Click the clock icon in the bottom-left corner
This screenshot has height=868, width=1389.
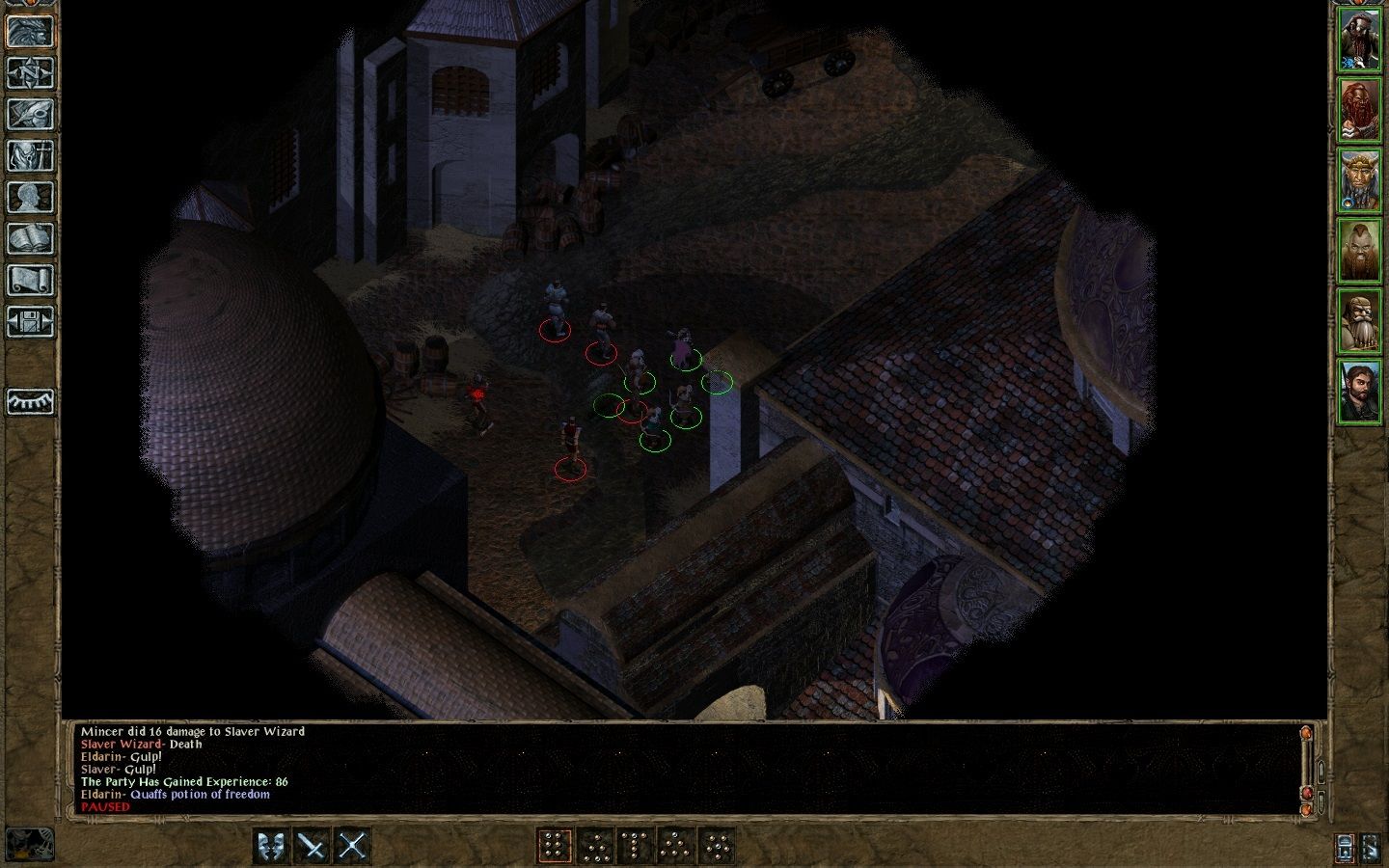pos(29,844)
